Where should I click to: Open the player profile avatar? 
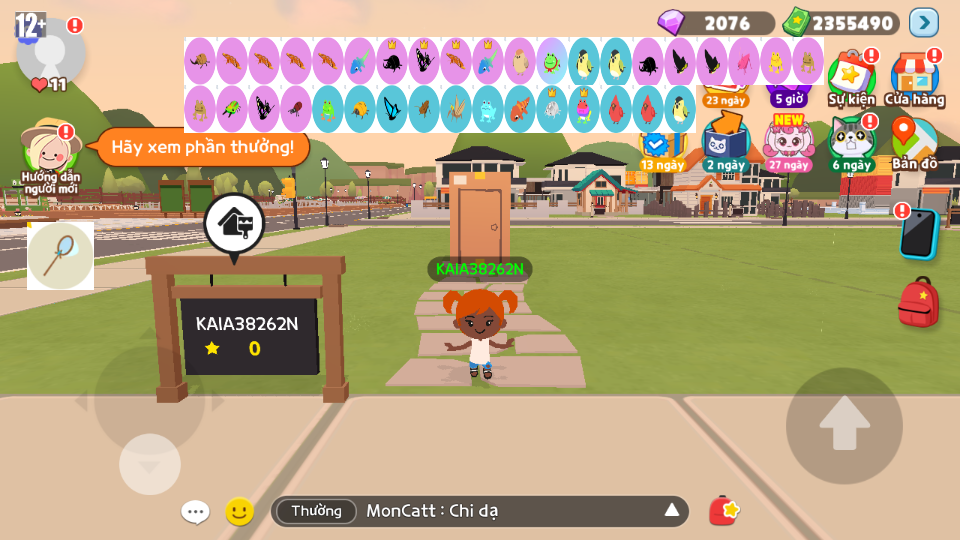click(51, 50)
